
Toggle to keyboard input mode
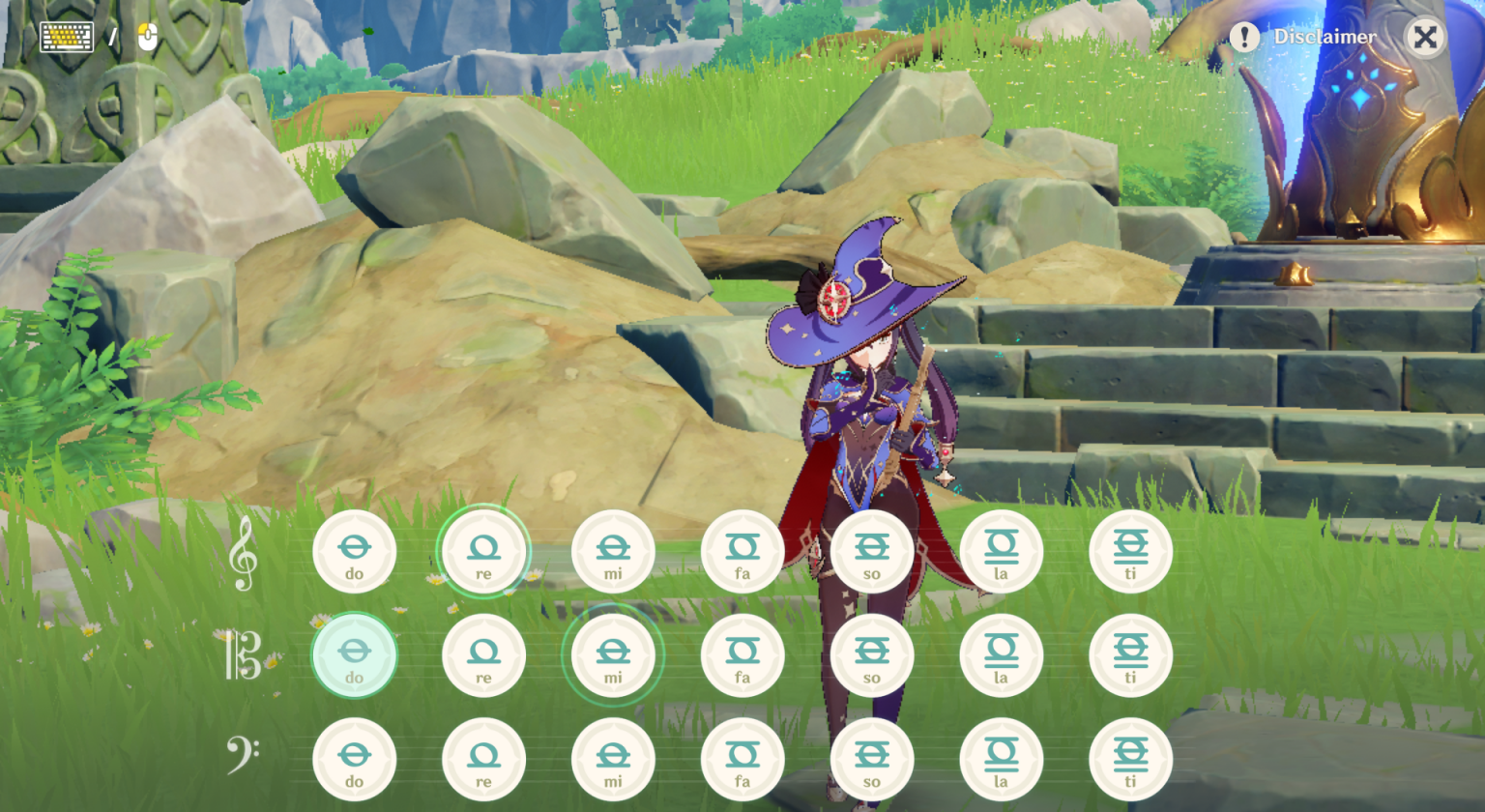(x=66, y=37)
